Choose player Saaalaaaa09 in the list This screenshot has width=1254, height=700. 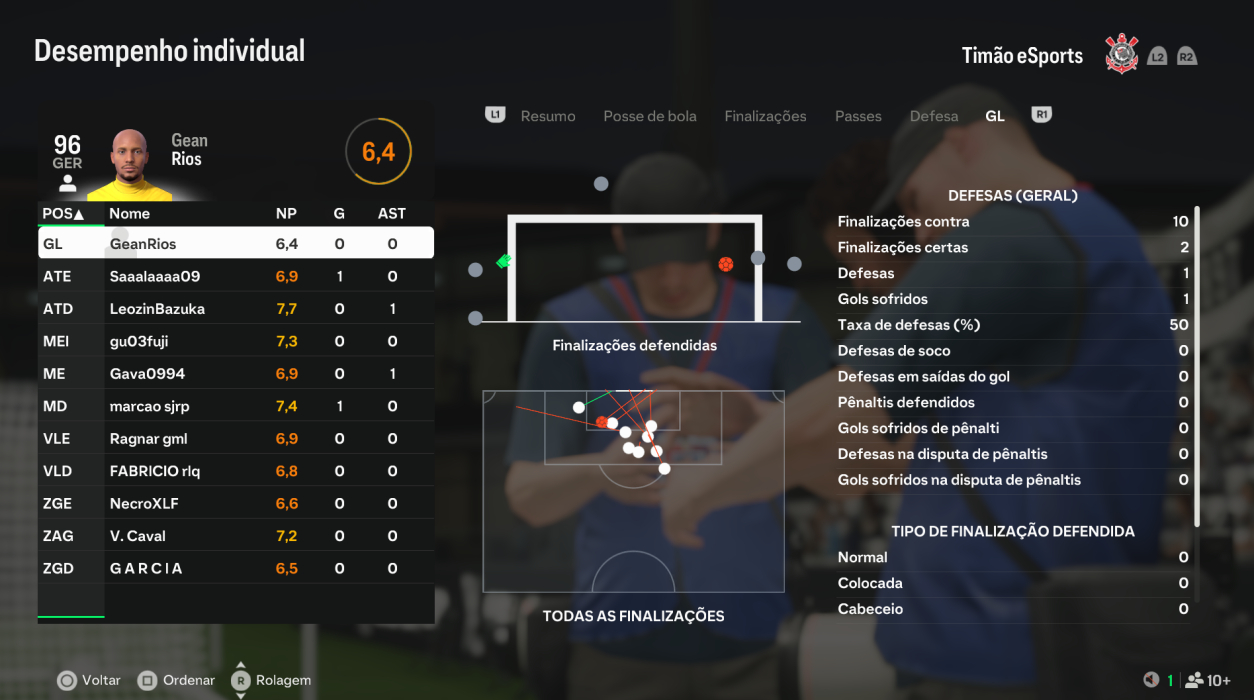click(x=236, y=276)
